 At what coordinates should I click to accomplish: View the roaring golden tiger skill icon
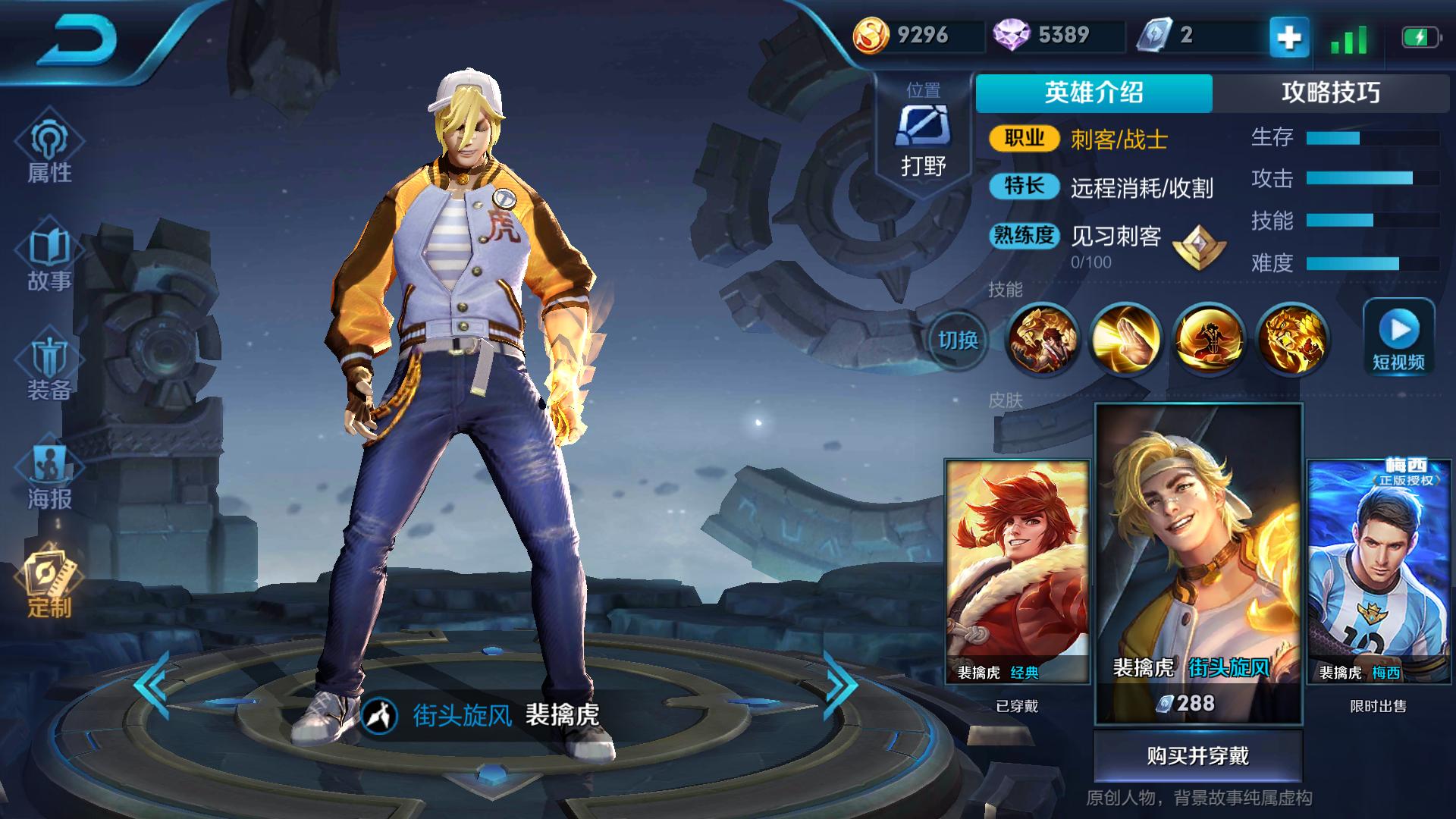pyautogui.click(x=1291, y=340)
